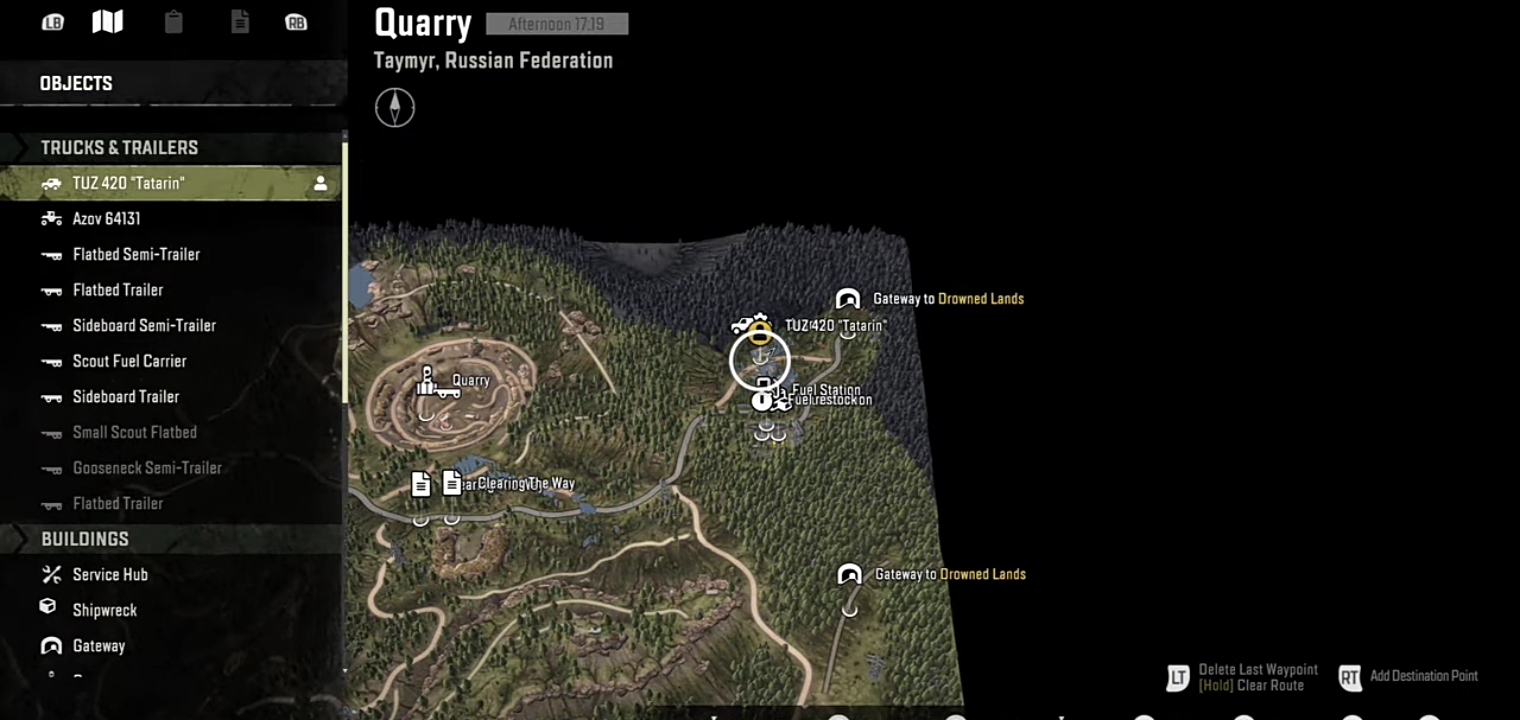Image resolution: width=1520 pixels, height=720 pixels.
Task: Click the compass icon below the region name
Action: pyautogui.click(x=395, y=108)
